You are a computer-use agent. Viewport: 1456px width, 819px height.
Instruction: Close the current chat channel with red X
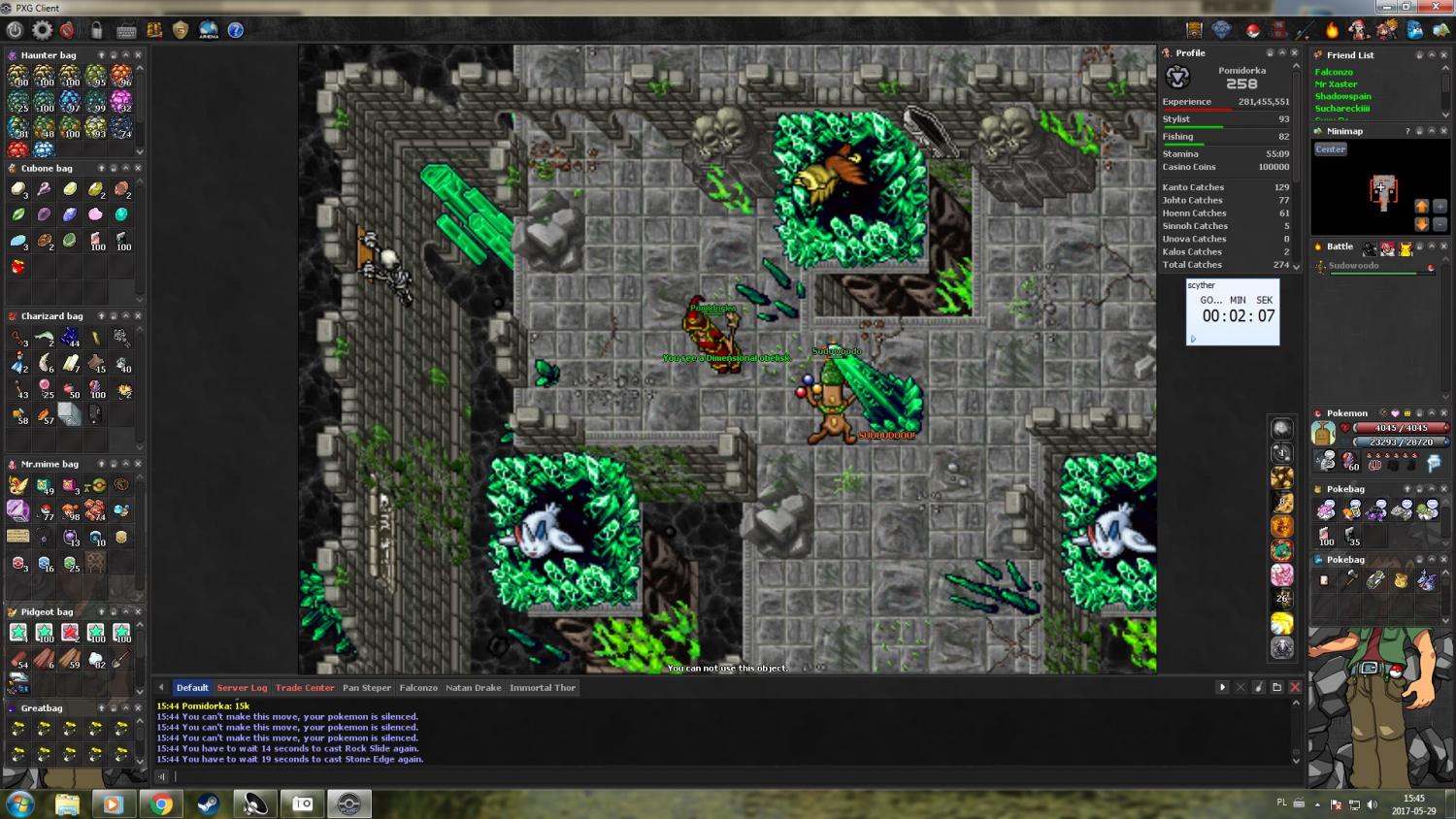click(x=1295, y=687)
